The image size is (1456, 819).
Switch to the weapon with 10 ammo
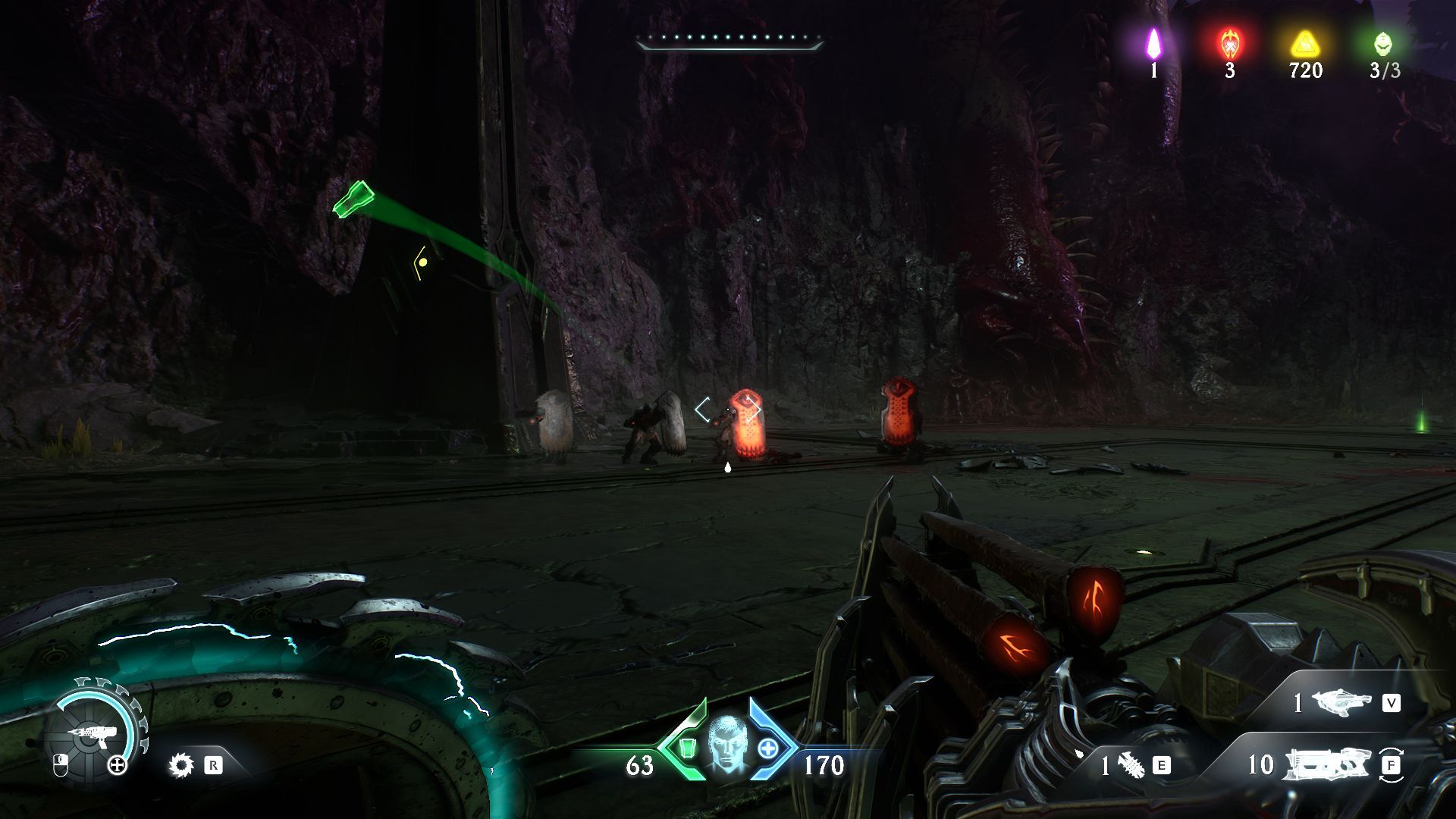point(1327,764)
